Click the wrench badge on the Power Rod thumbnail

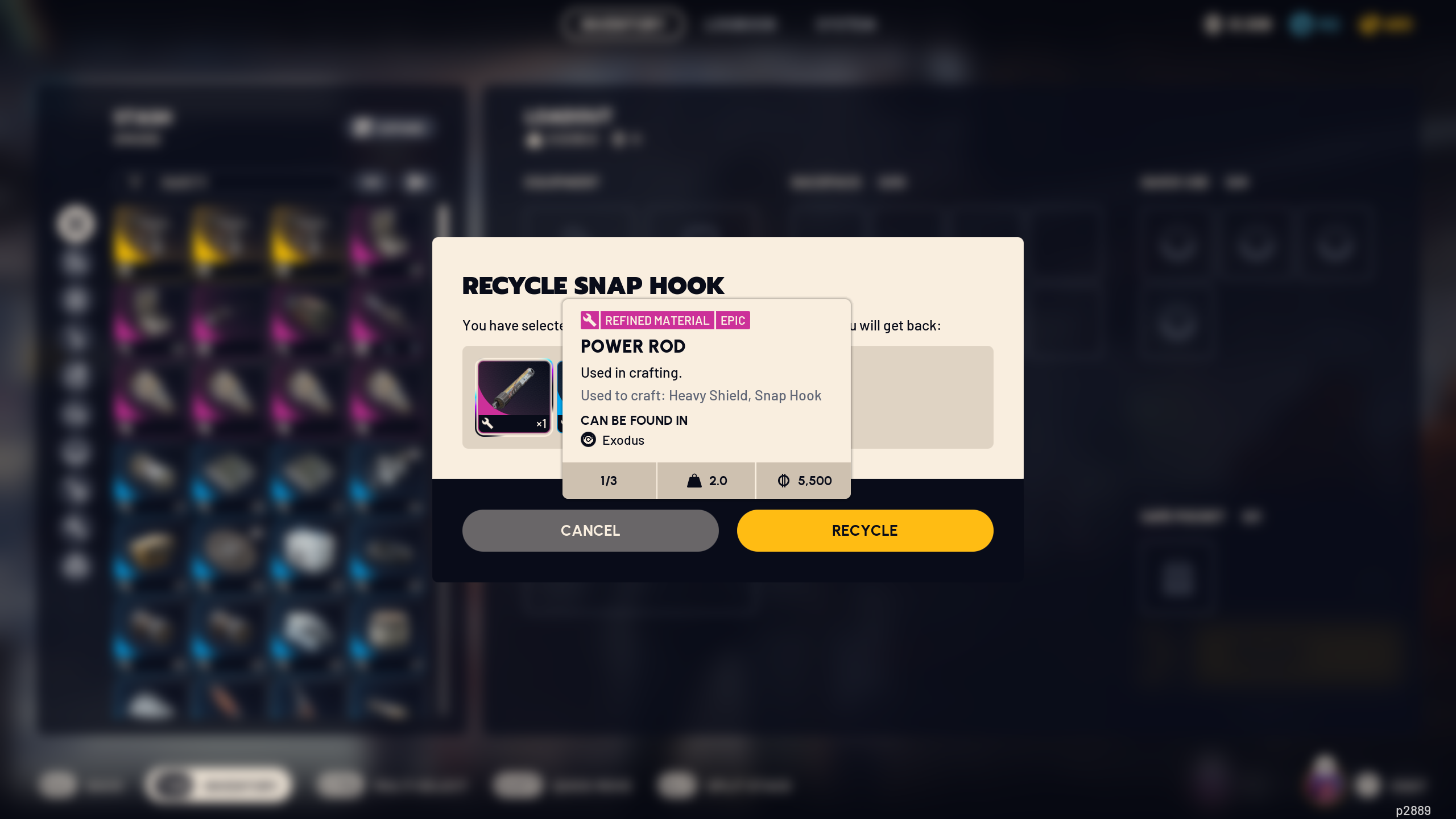click(x=487, y=423)
